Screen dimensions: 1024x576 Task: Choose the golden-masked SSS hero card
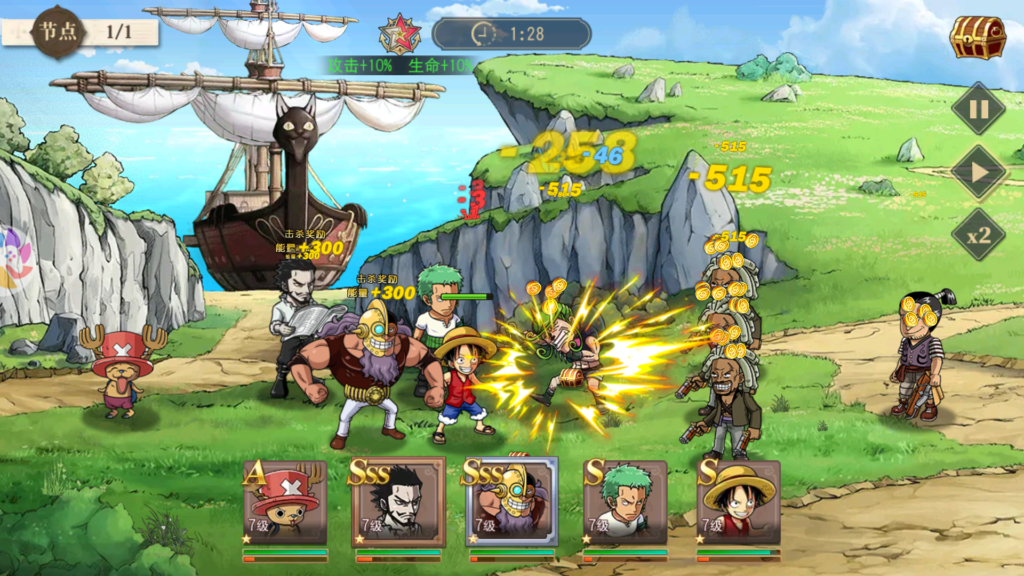[512, 505]
